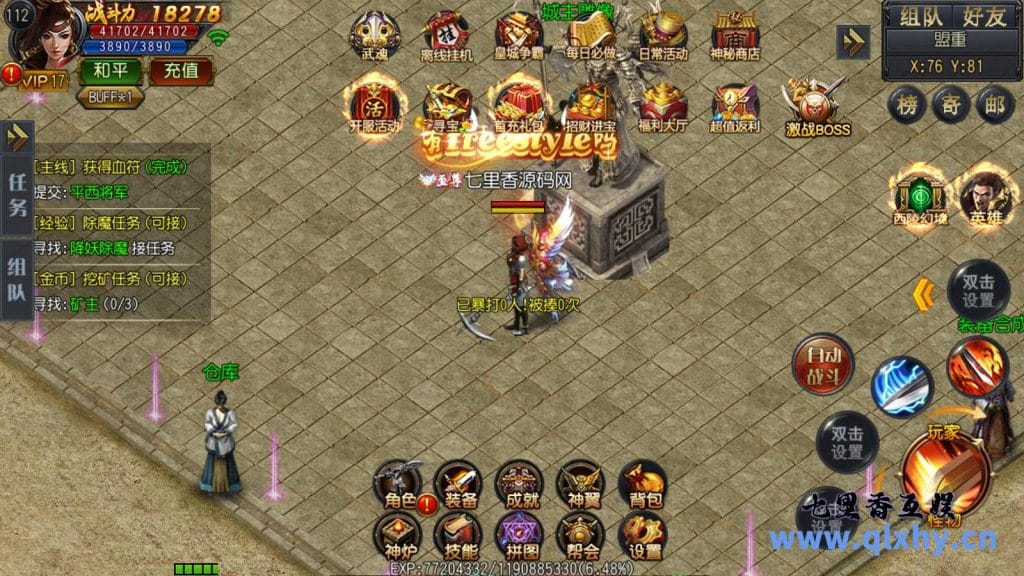
Task: Open the 皇城争霸 event
Action: pos(518,37)
